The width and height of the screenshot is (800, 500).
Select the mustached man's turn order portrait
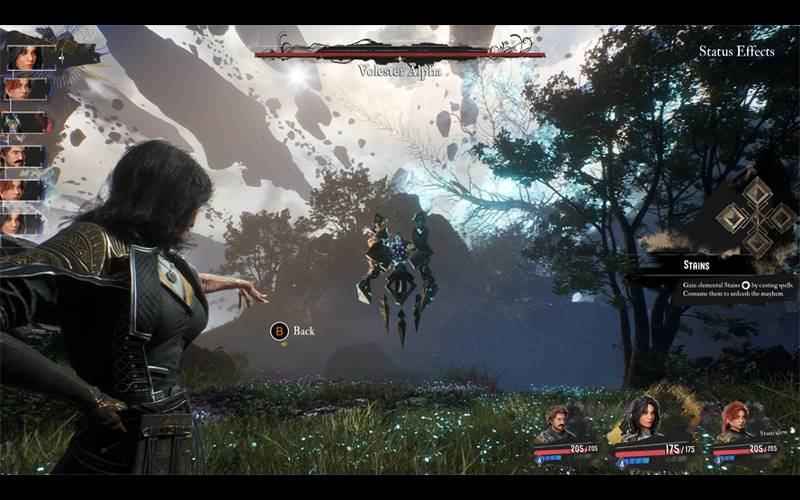25,155
